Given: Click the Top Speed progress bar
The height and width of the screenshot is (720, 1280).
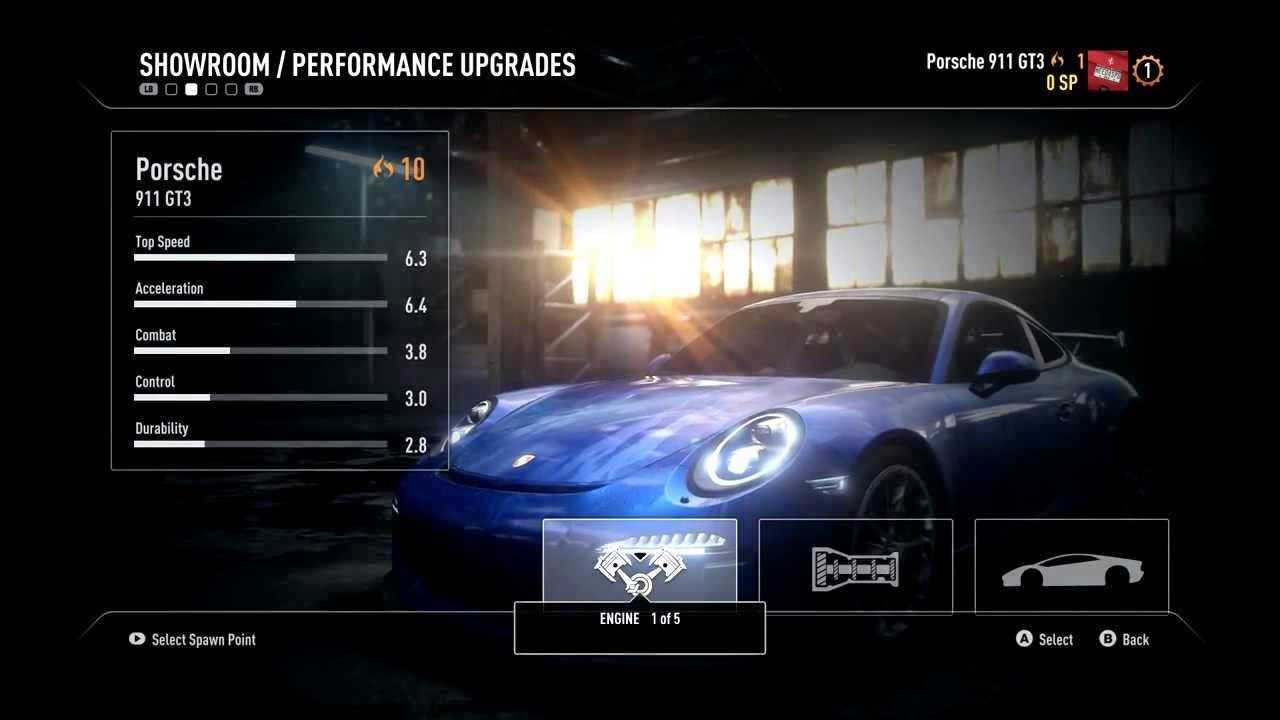Looking at the screenshot, I should click(x=260, y=257).
